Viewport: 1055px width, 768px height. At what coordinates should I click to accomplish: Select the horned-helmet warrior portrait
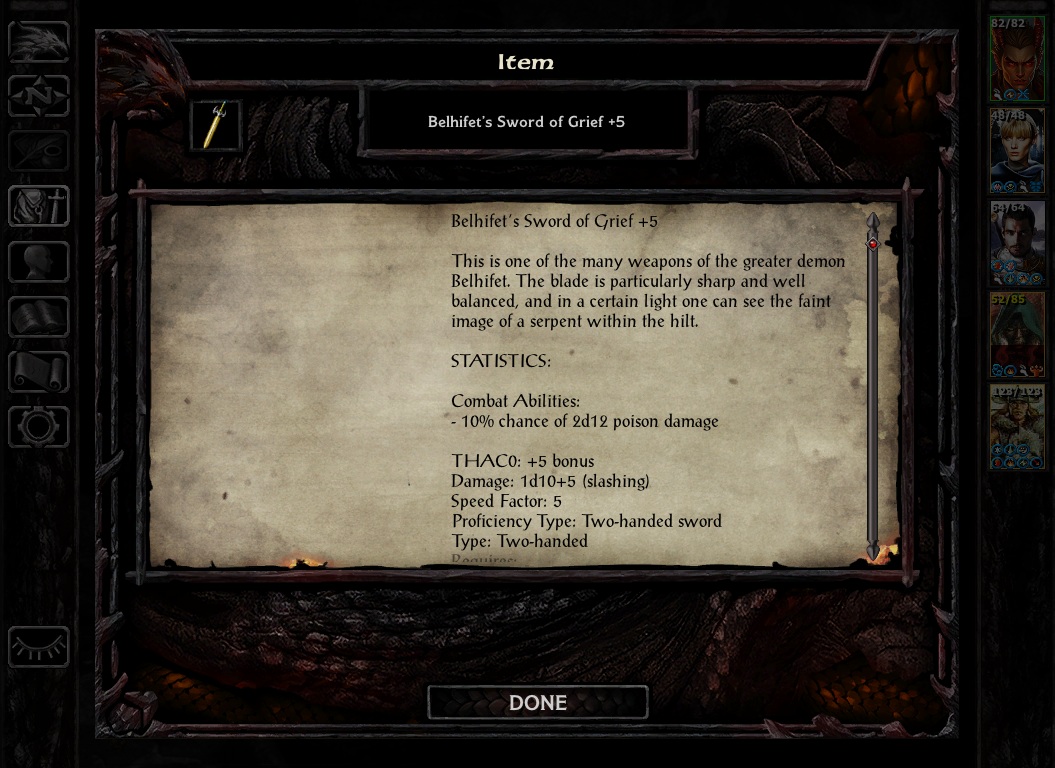1017,426
